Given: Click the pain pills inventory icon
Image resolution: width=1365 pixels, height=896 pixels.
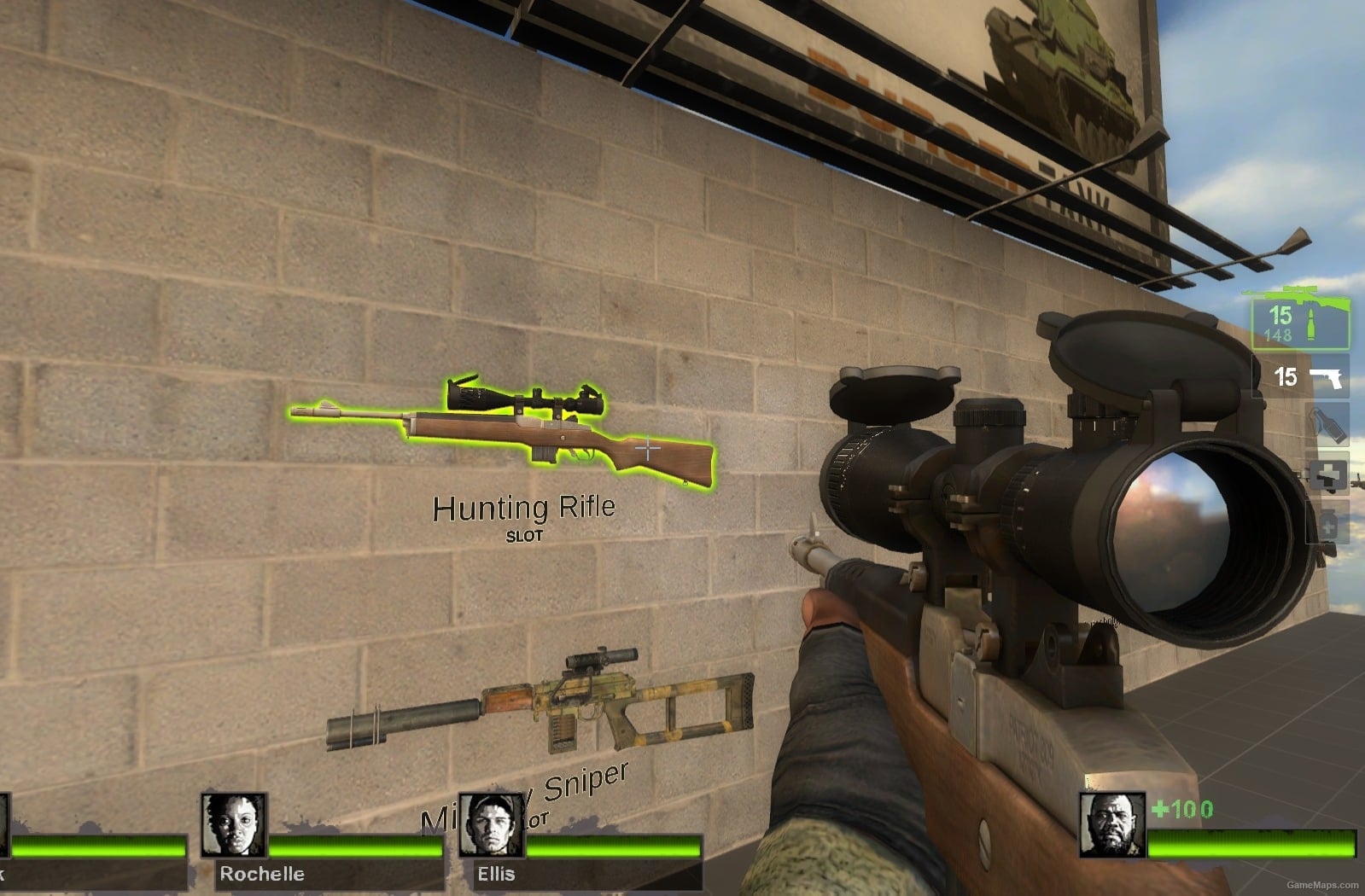Looking at the screenshot, I should click(x=1329, y=524).
